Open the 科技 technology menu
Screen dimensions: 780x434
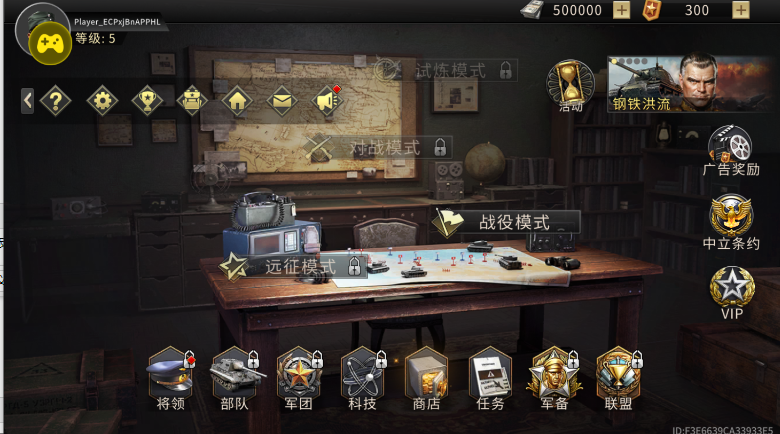(x=362, y=379)
